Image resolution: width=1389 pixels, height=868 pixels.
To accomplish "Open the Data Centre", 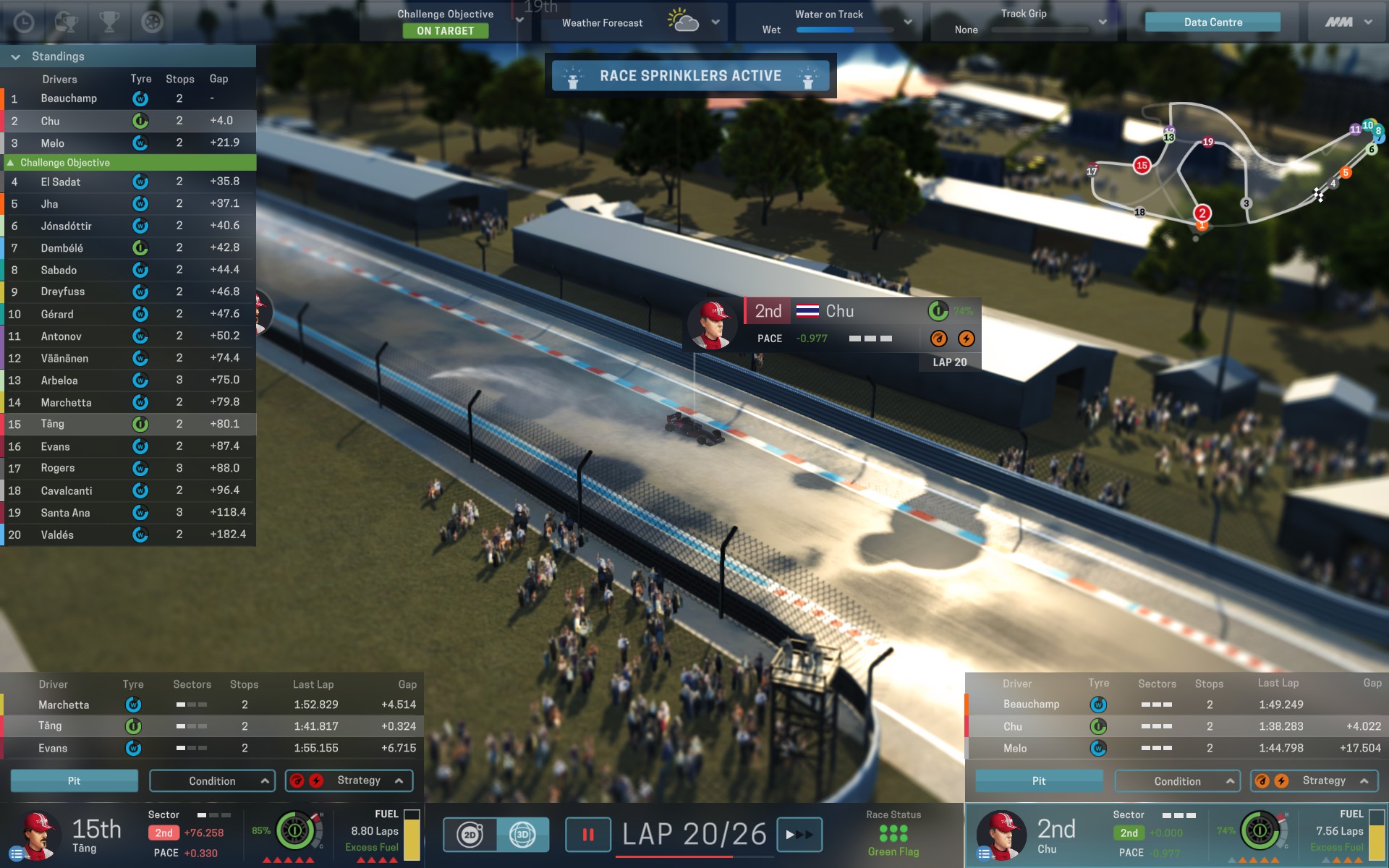I will tap(1212, 22).
